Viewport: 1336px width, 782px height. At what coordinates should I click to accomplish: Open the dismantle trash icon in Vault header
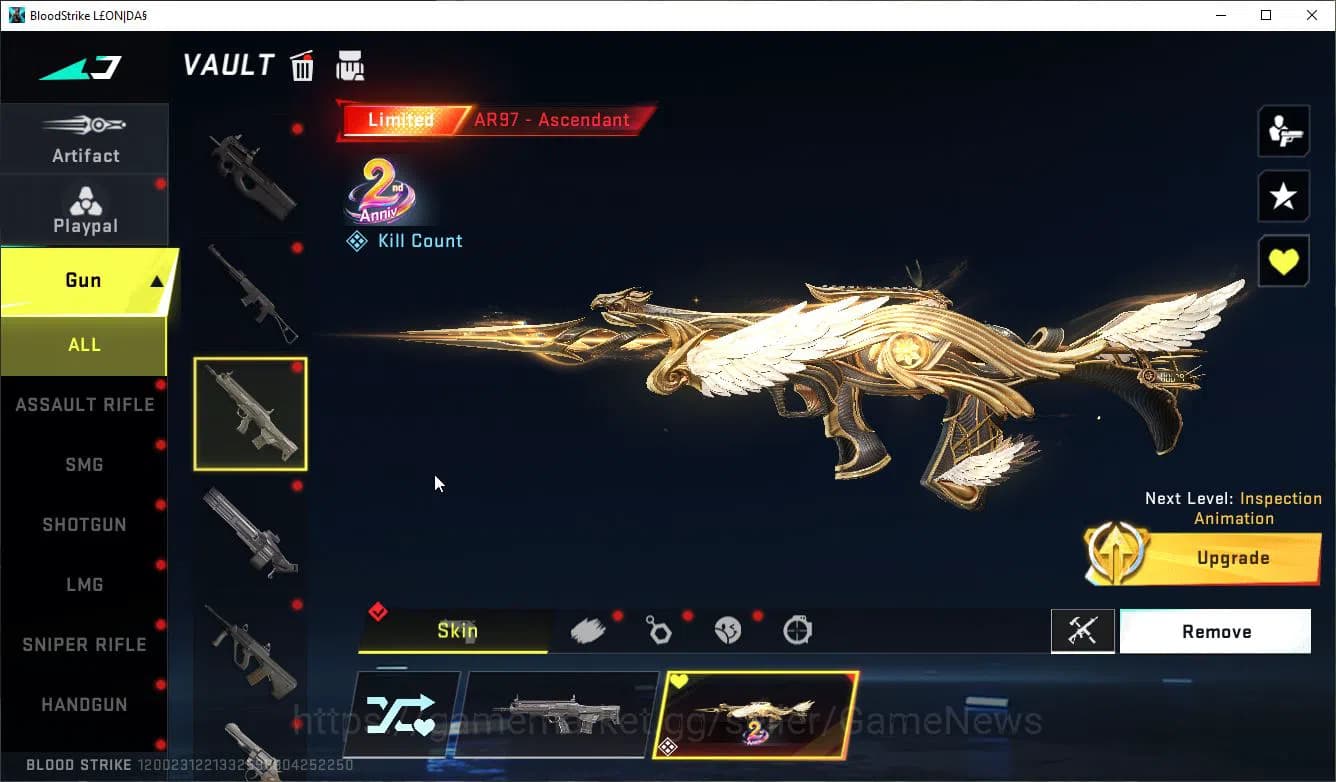302,65
